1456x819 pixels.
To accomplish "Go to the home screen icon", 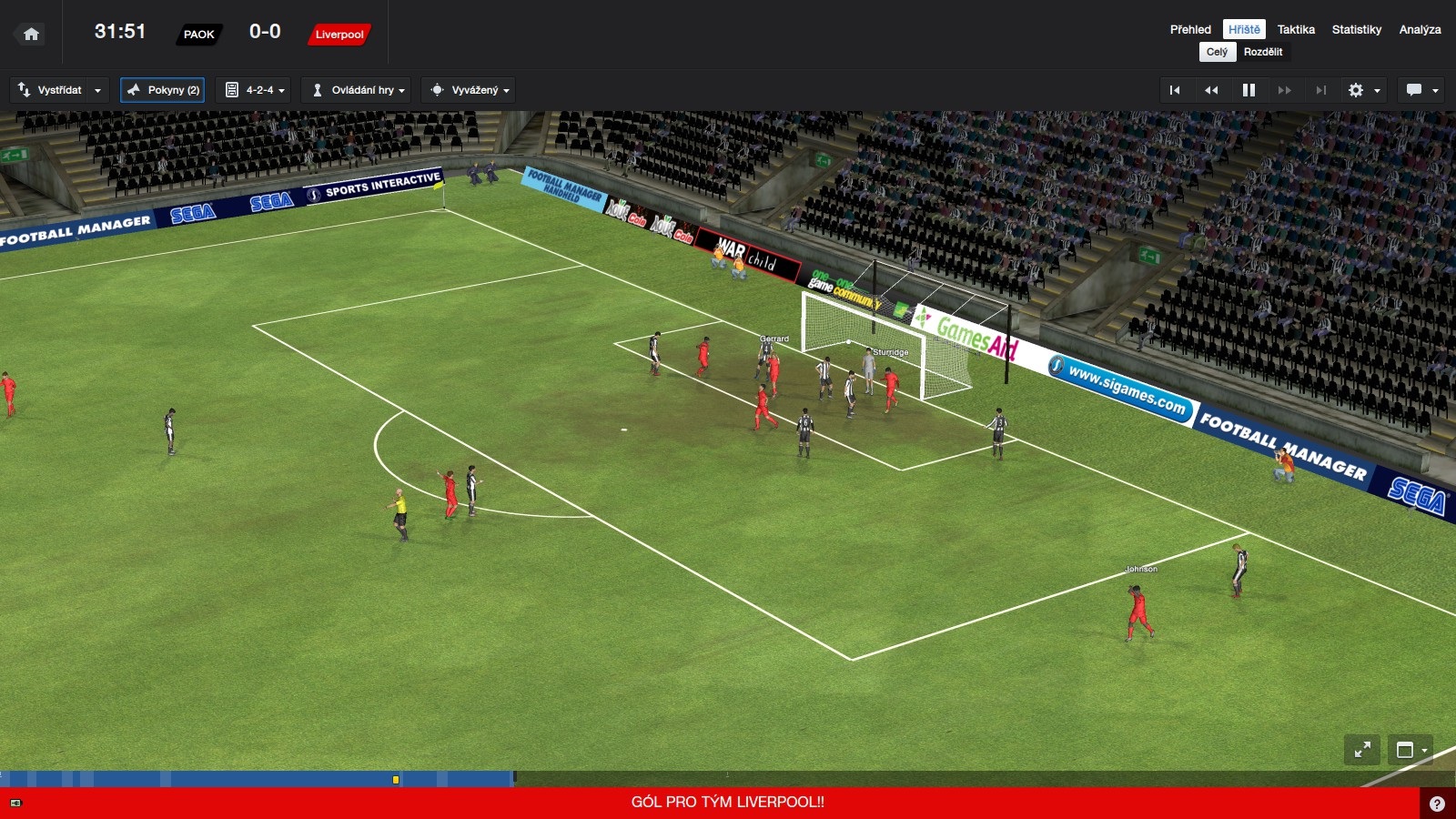I will (31, 35).
